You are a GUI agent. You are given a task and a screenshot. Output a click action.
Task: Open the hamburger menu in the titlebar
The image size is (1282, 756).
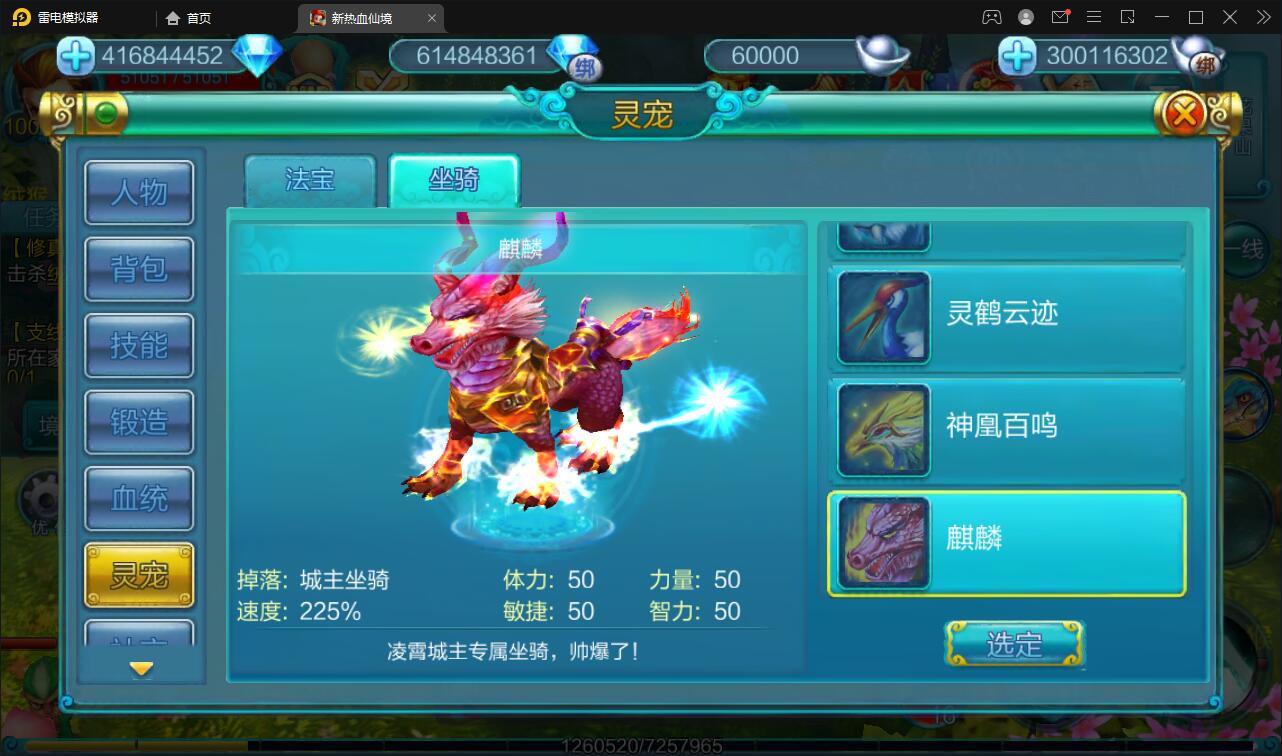[x=1094, y=17]
